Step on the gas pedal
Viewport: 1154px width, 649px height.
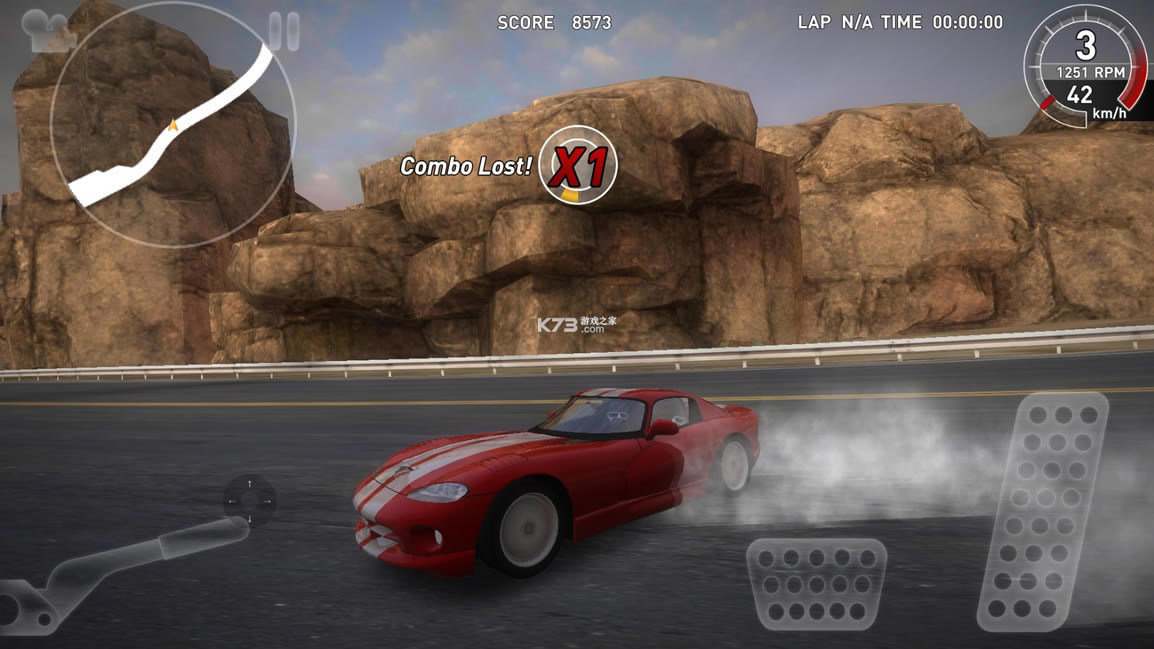[x=1045, y=510]
